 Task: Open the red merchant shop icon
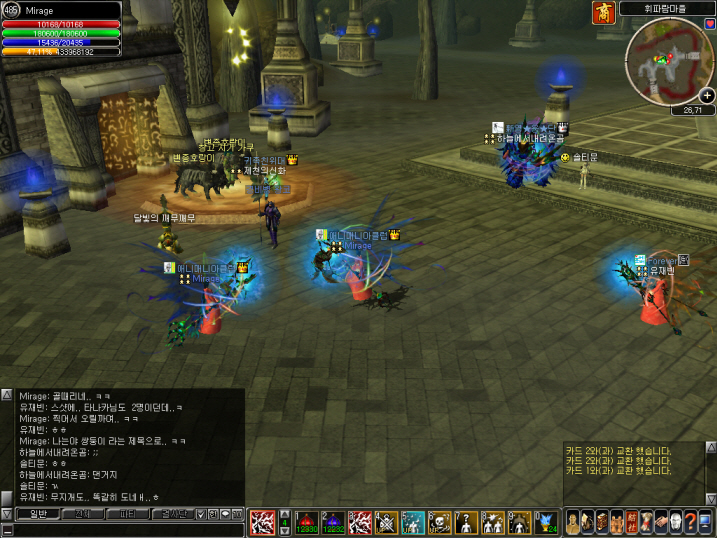[x=603, y=12]
